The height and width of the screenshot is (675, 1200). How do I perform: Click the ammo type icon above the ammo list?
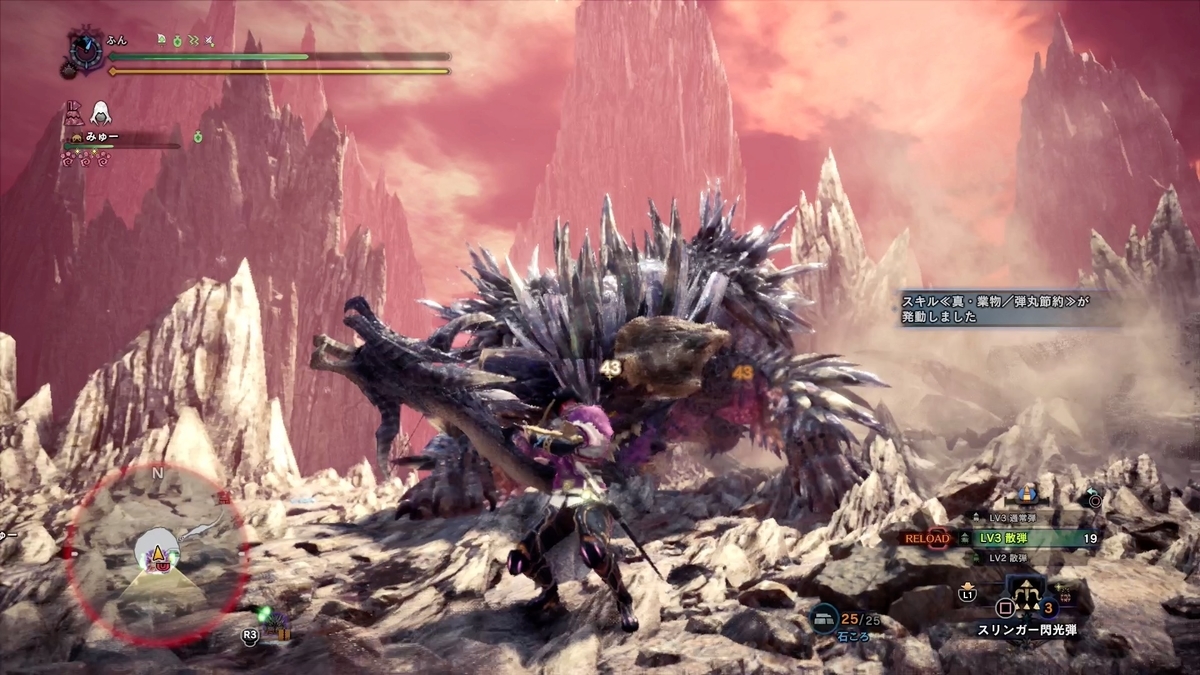click(x=1026, y=495)
